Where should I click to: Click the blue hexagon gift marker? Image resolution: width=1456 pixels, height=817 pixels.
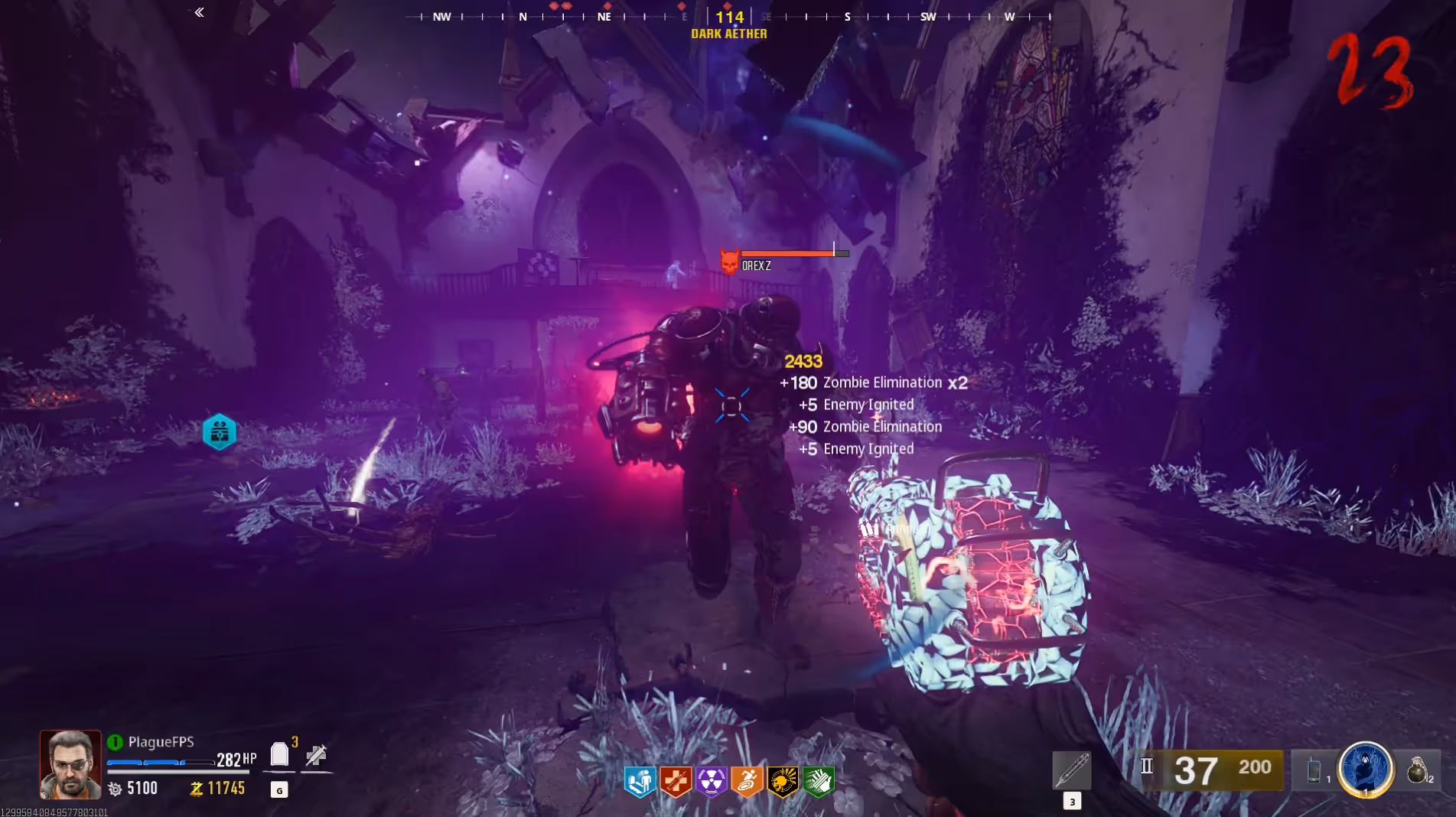point(220,432)
